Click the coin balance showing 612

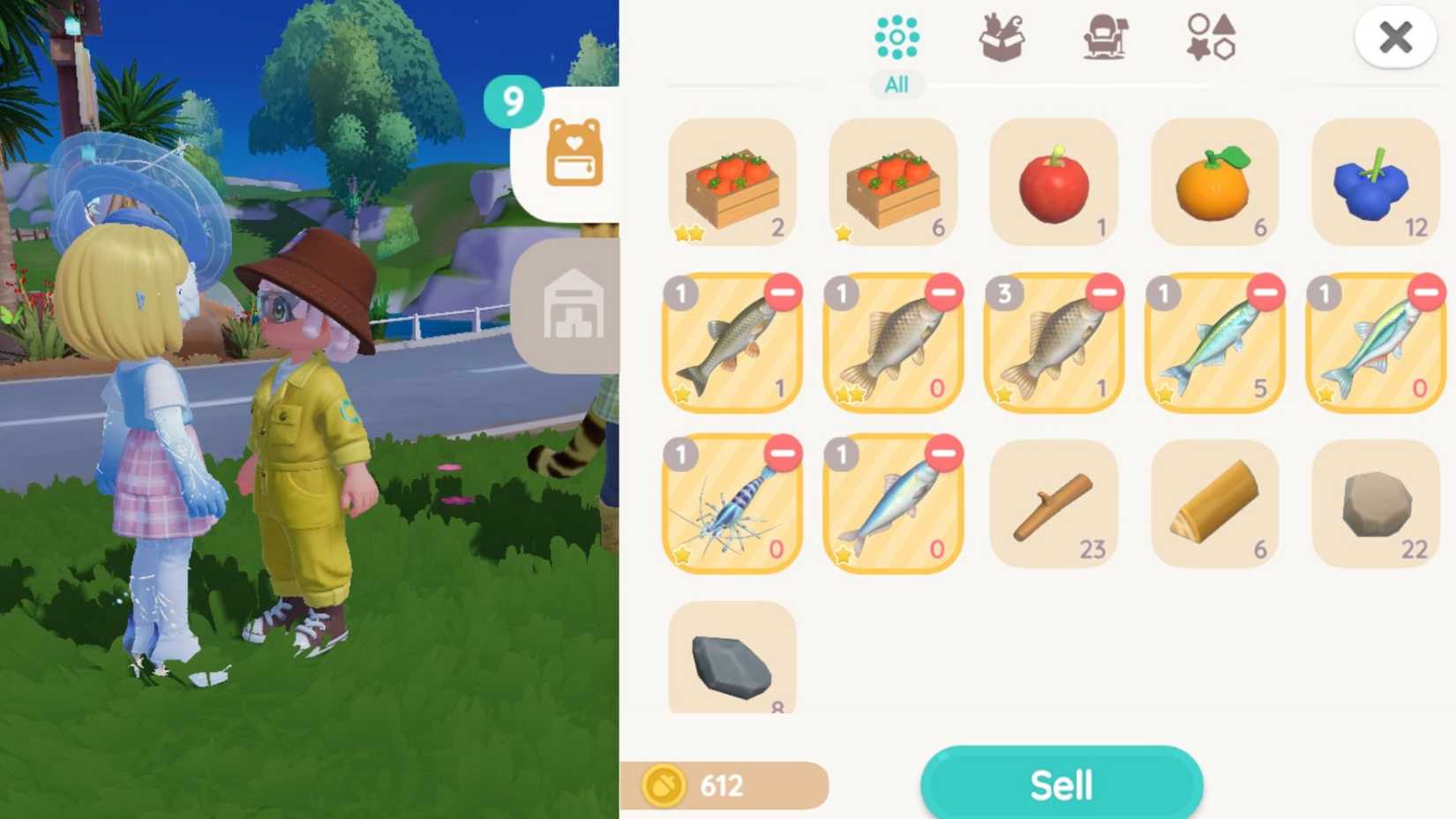coord(724,785)
